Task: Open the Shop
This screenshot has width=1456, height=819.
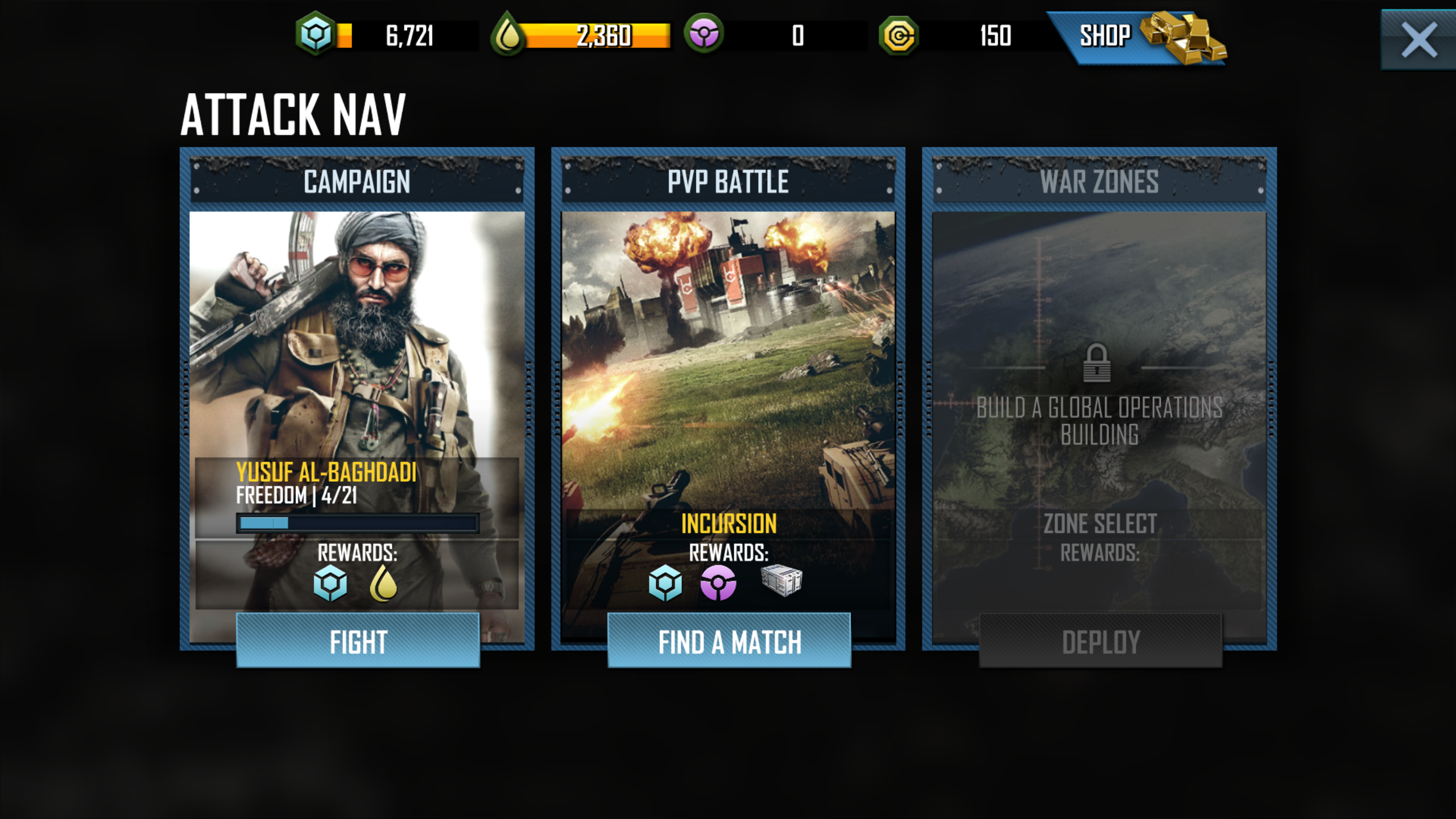Action: coord(1106,36)
